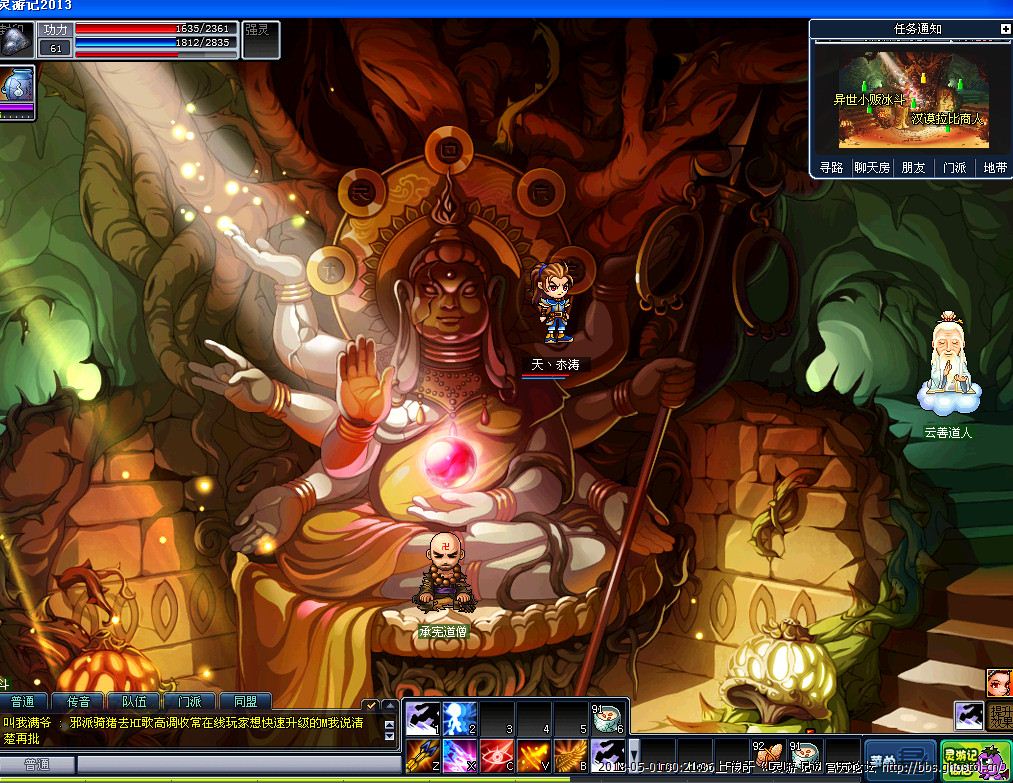Use the potion bowl in hotbar slot 6

coord(609,719)
